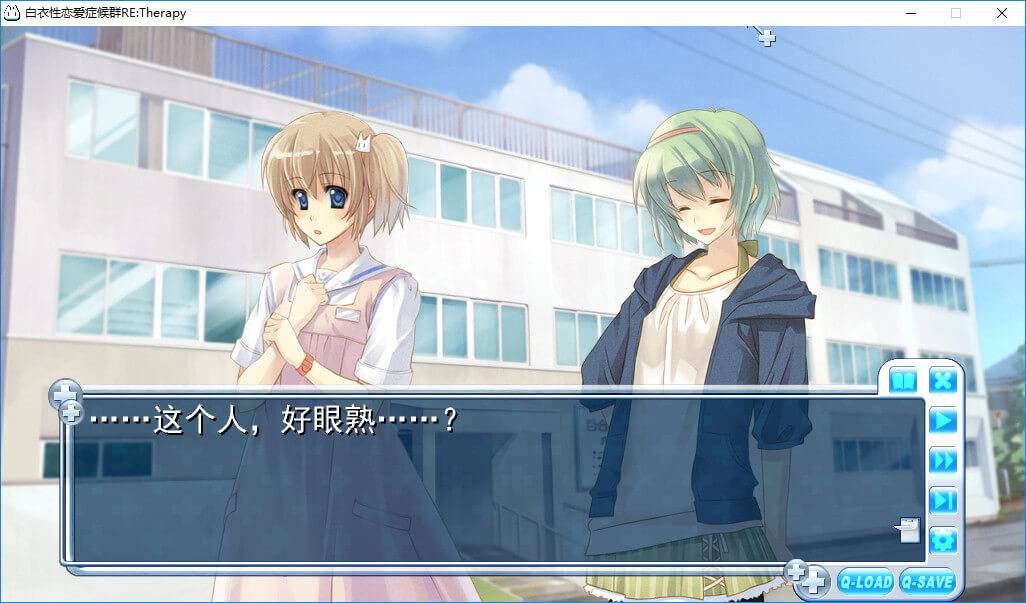The width and height of the screenshot is (1026, 603).
Task: Close the game window
Action: [x=1002, y=13]
